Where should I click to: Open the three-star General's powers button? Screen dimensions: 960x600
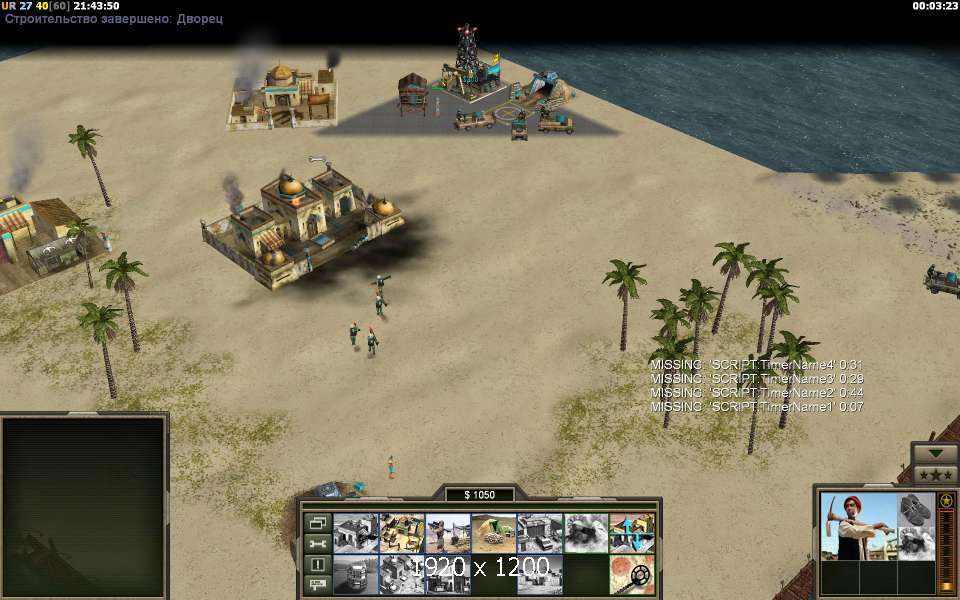(935, 473)
